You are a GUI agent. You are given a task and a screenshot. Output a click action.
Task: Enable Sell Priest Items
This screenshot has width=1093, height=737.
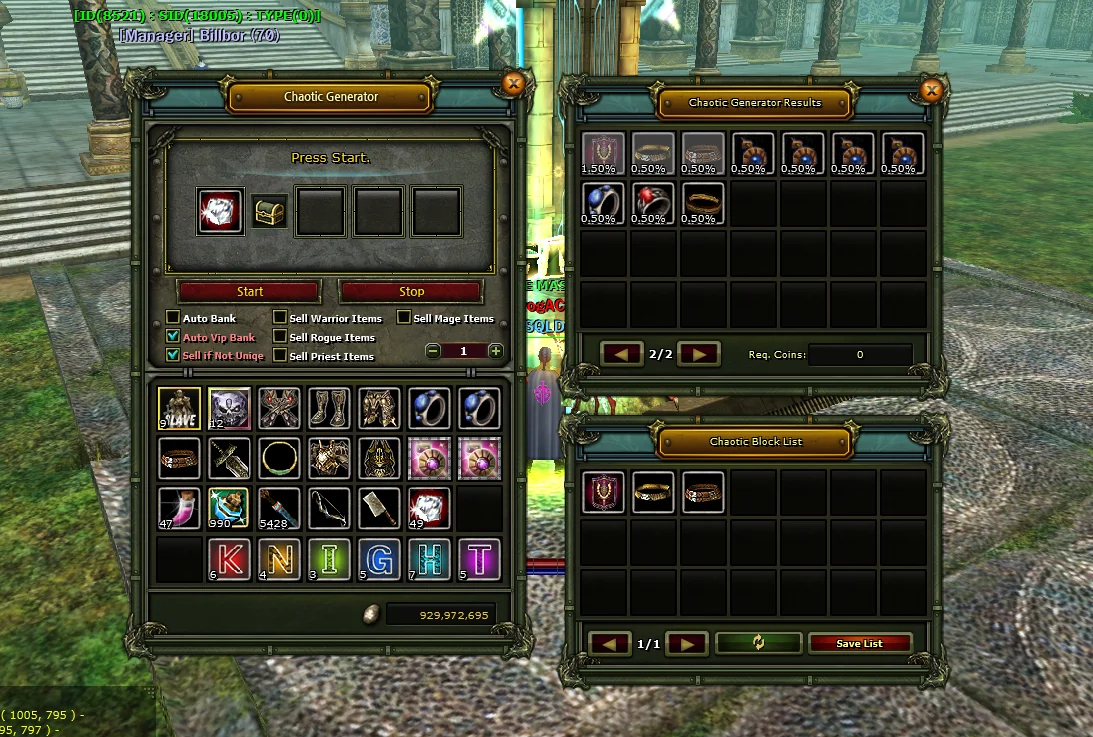click(x=280, y=355)
